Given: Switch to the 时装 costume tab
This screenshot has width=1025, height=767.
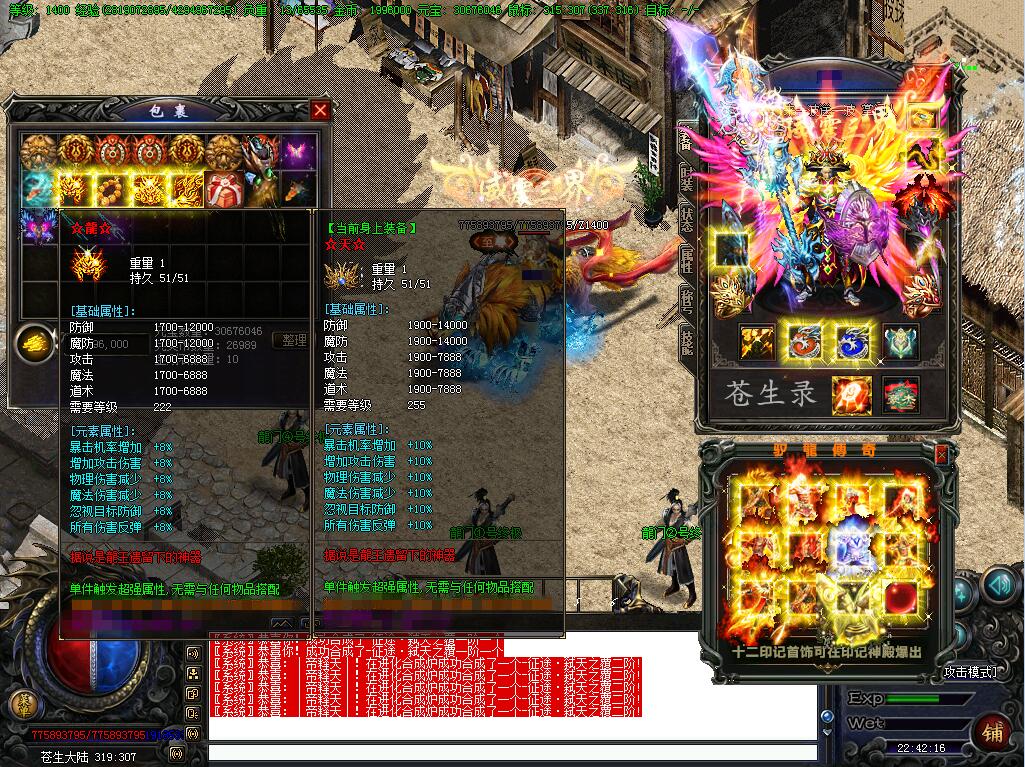Looking at the screenshot, I should [687, 178].
